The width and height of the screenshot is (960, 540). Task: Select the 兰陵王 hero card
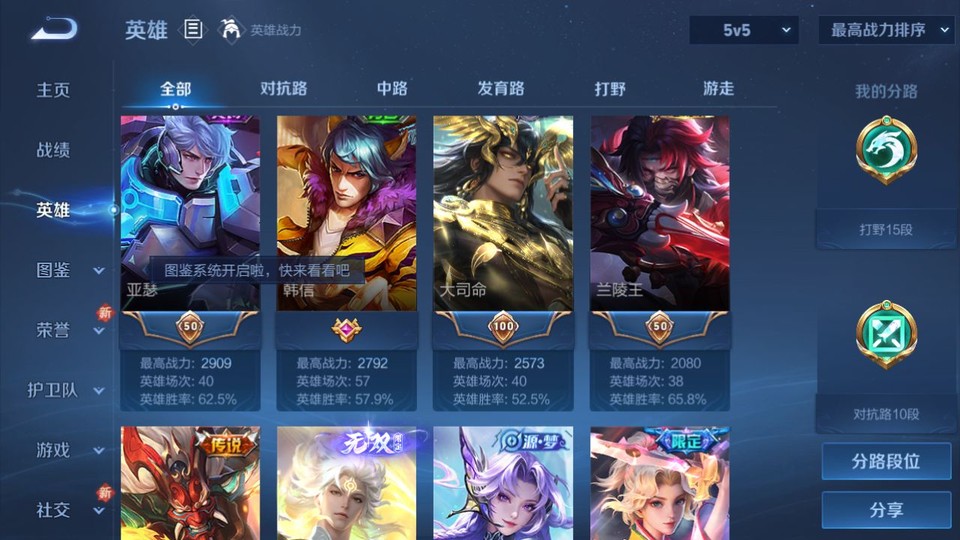click(x=660, y=212)
